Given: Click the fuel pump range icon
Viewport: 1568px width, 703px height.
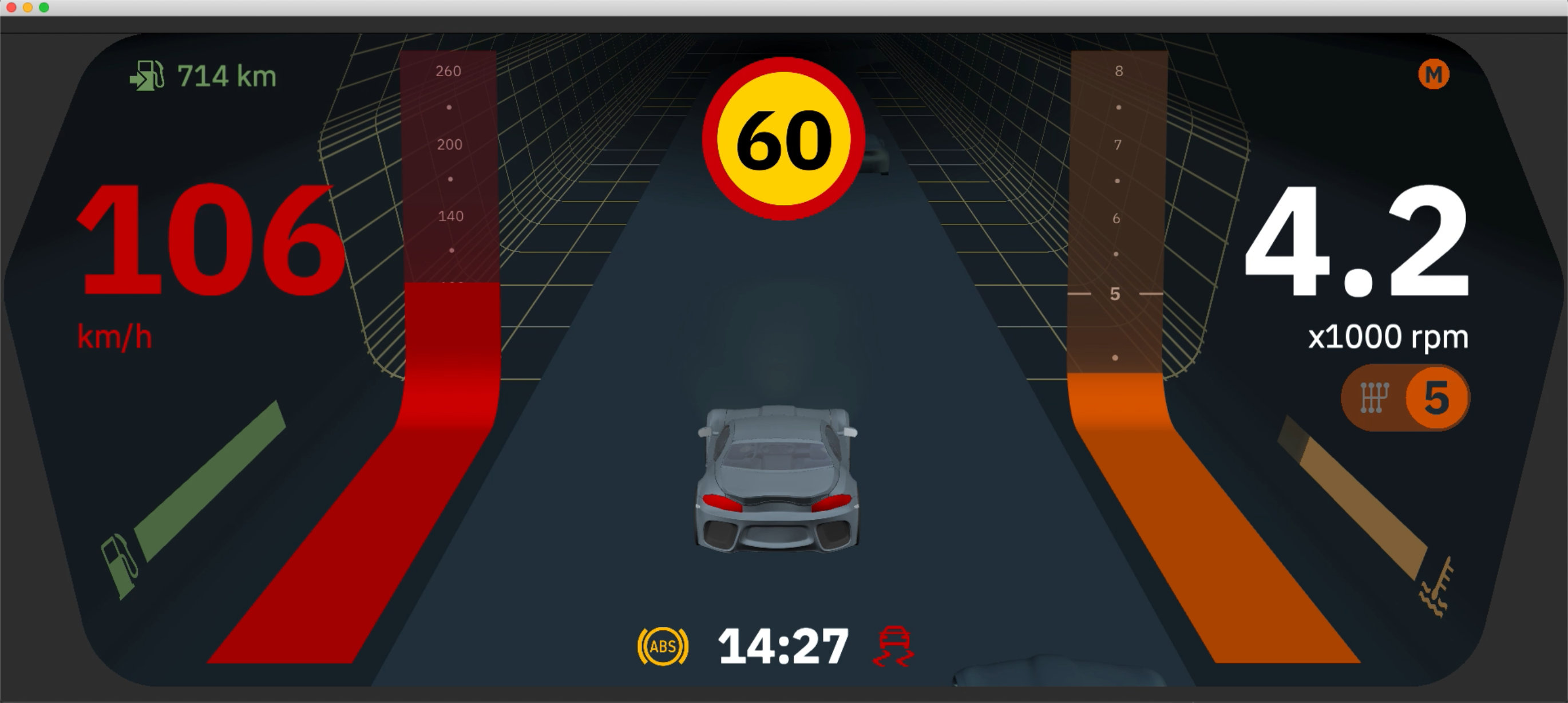Looking at the screenshot, I should coord(148,75).
